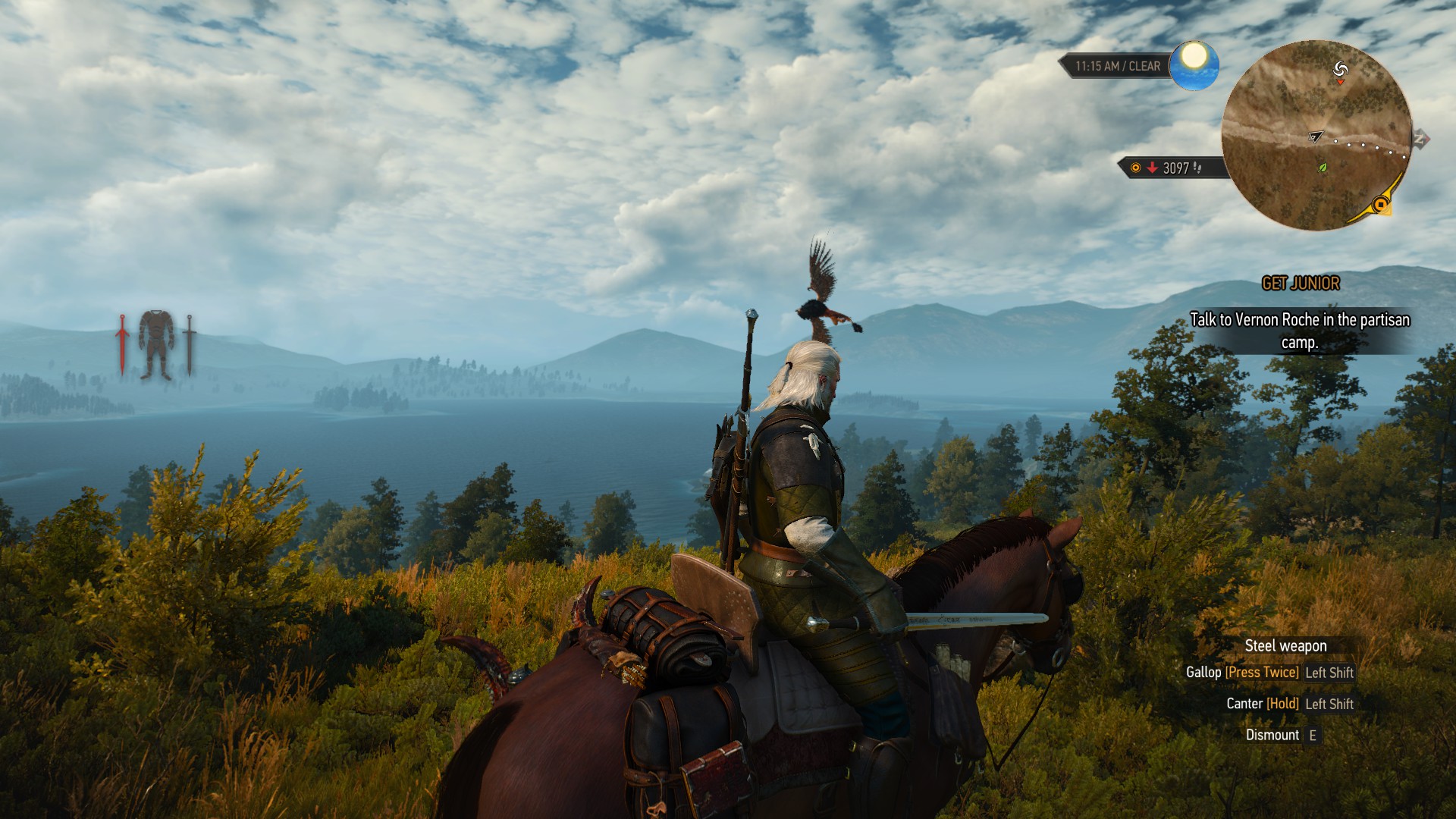
Task: Click the Talk to Vernon Roche objective
Action: (x=1299, y=331)
